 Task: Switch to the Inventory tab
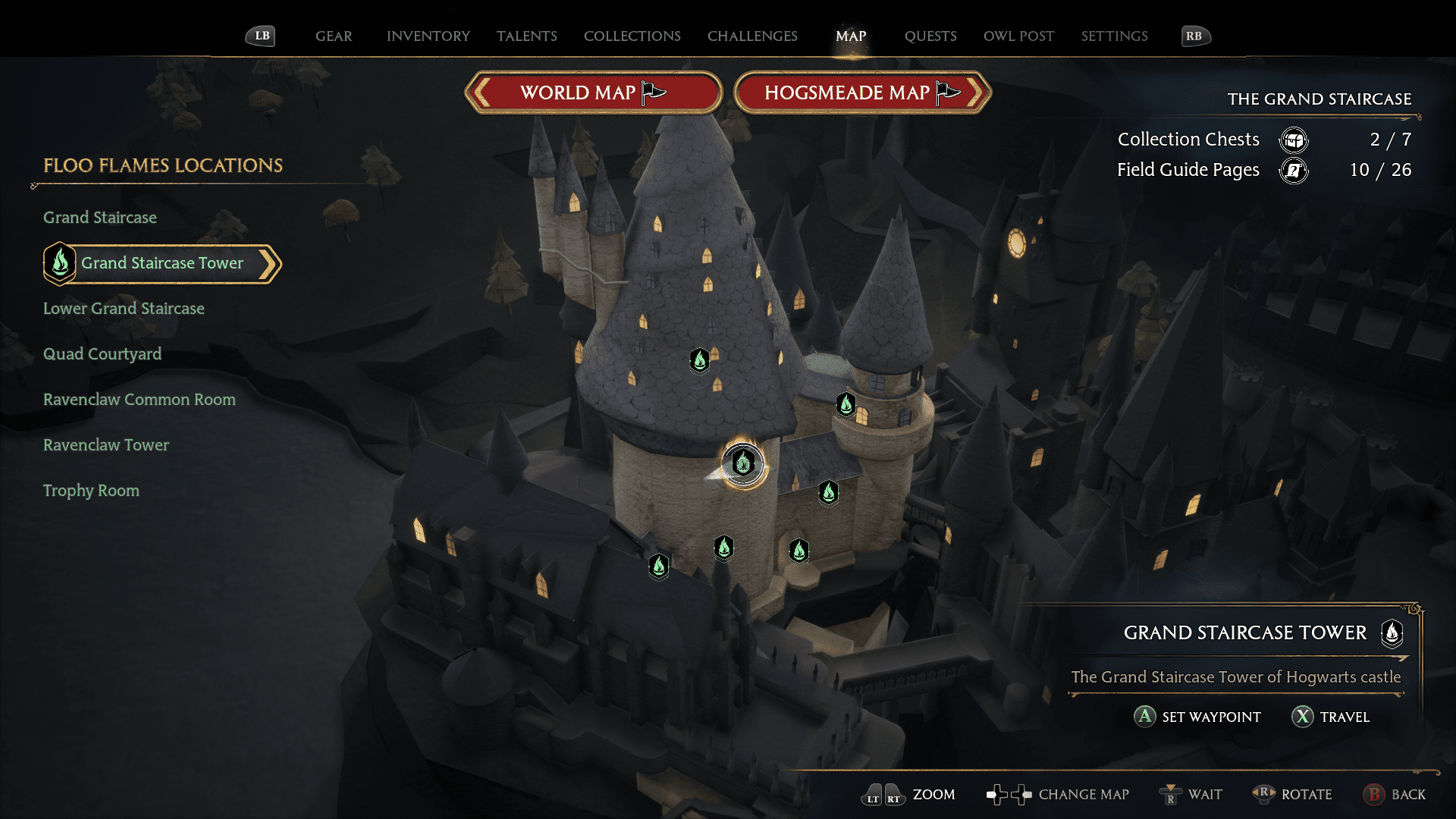428,36
